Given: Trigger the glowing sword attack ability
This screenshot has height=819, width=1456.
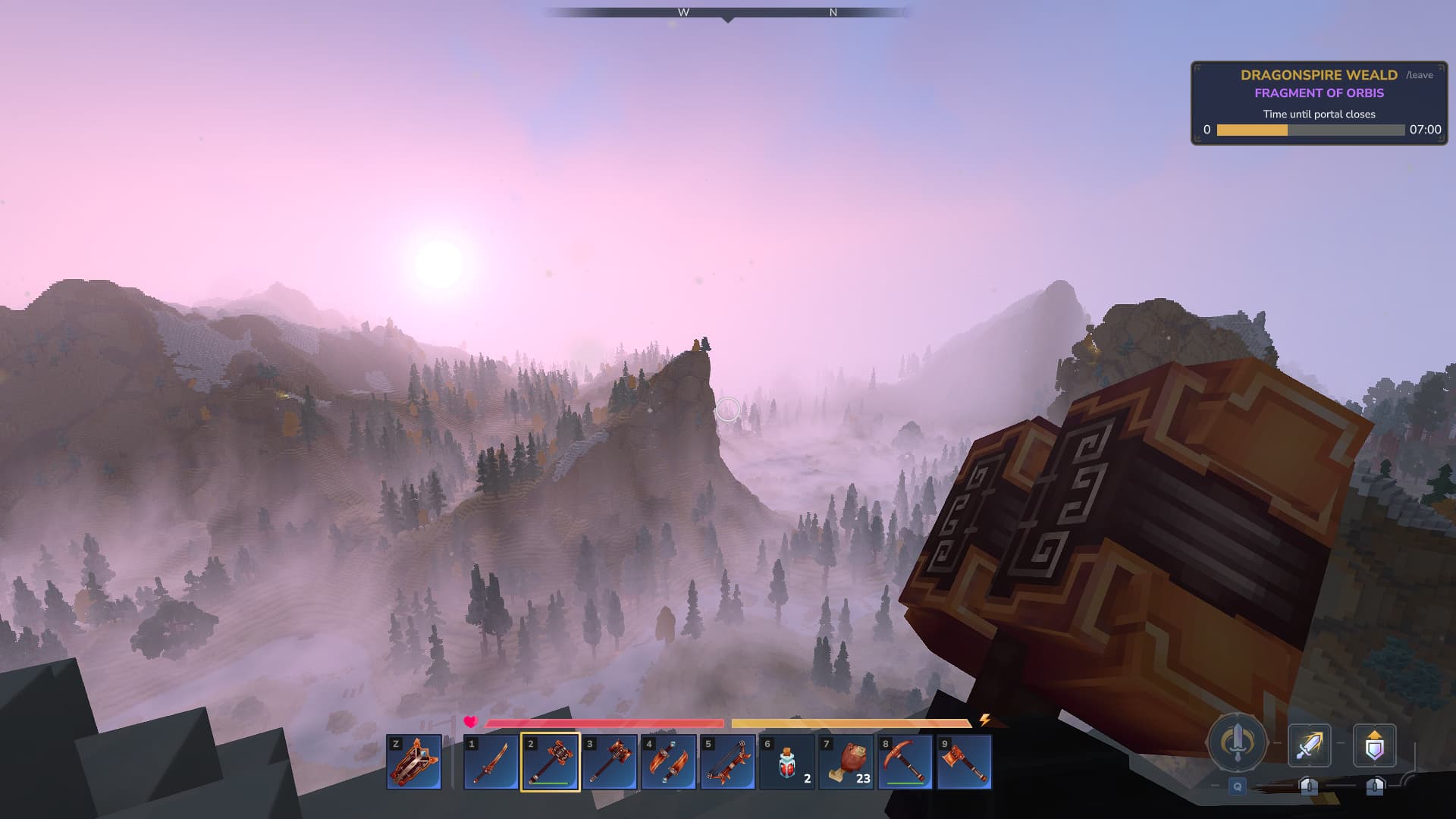Looking at the screenshot, I should (1309, 745).
